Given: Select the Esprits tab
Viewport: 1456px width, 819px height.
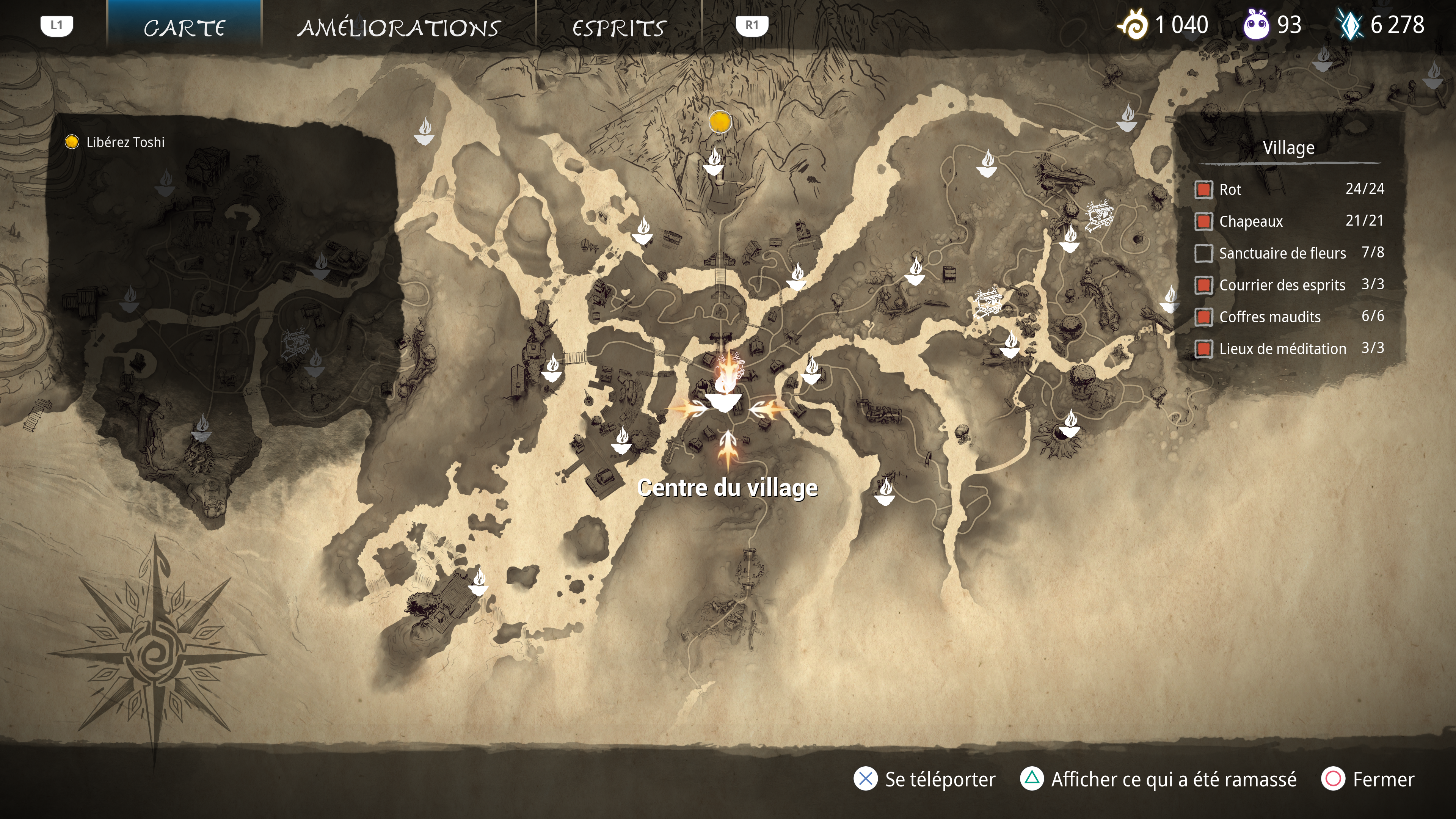Looking at the screenshot, I should point(619,27).
